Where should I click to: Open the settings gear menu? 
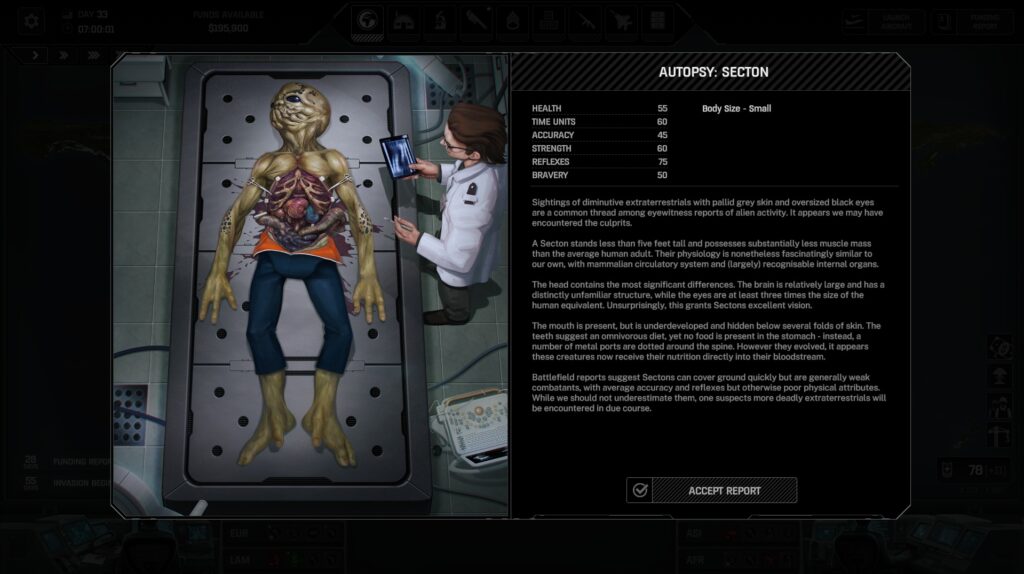tap(31, 20)
